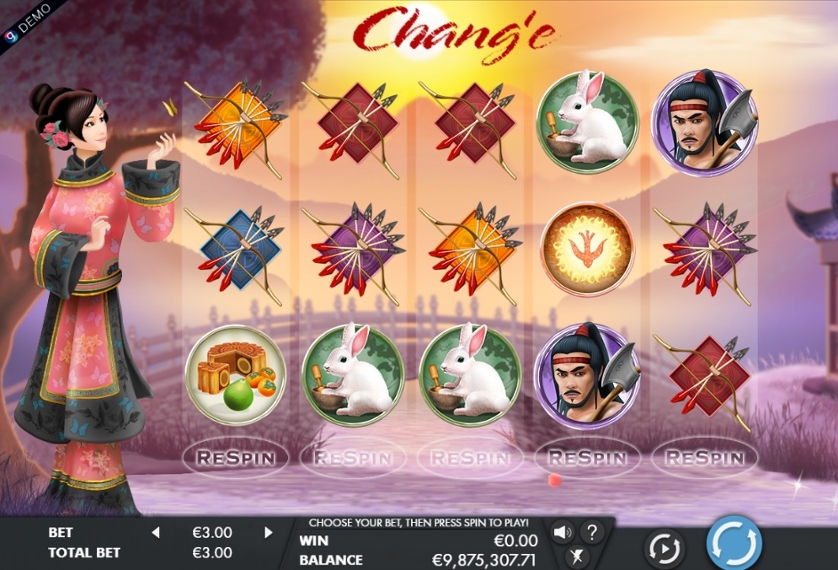Screen dimensions: 838x570
Task: Open the help question mark info
Action: (x=592, y=532)
